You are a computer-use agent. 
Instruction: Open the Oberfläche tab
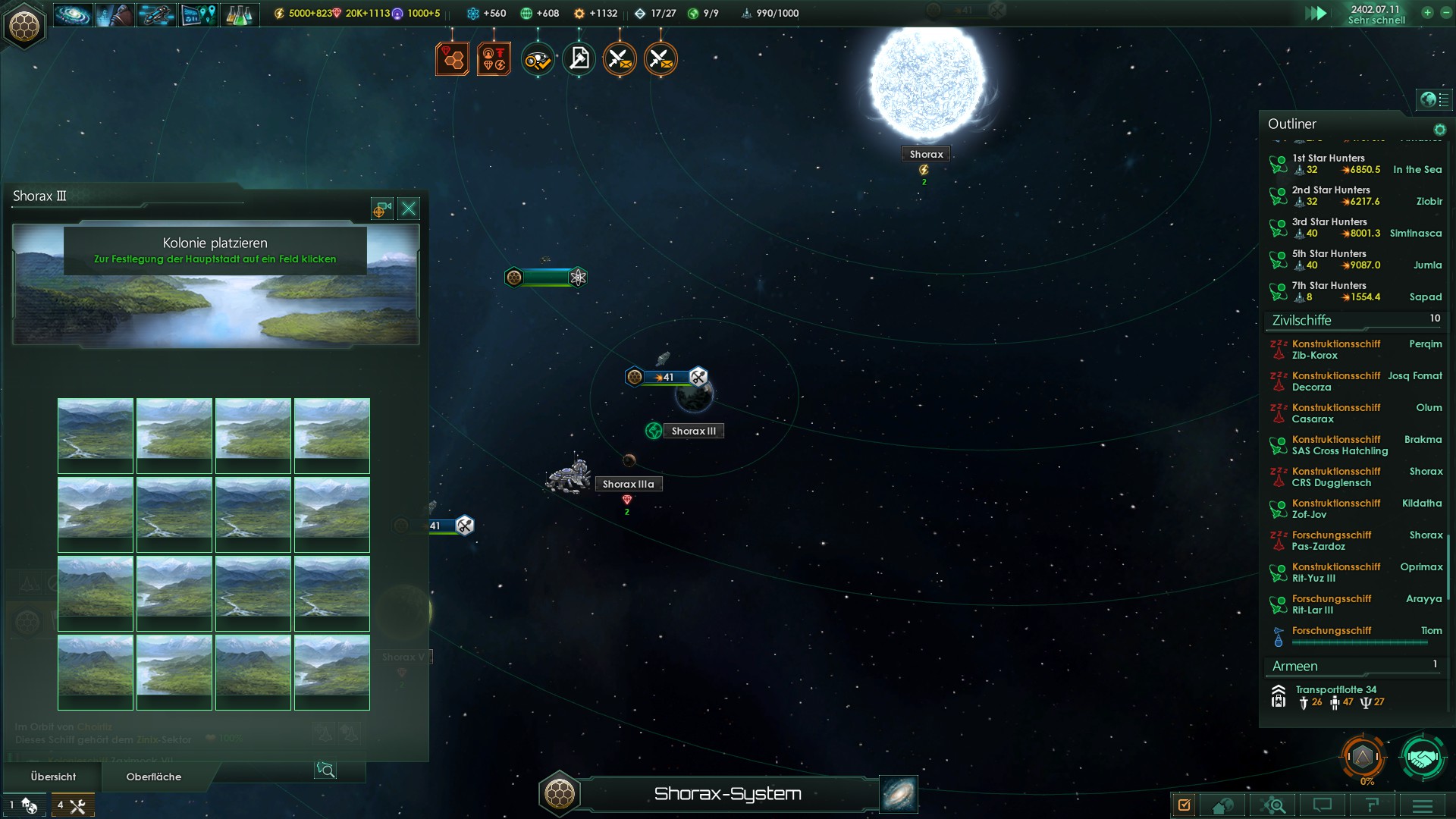coord(154,777)
